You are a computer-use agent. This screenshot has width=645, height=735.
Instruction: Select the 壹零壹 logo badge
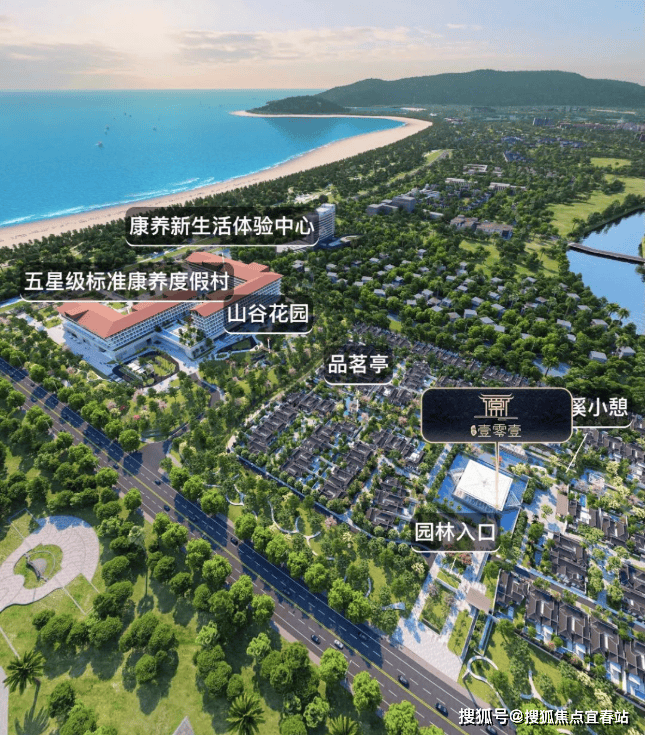(x=495, y=415)
